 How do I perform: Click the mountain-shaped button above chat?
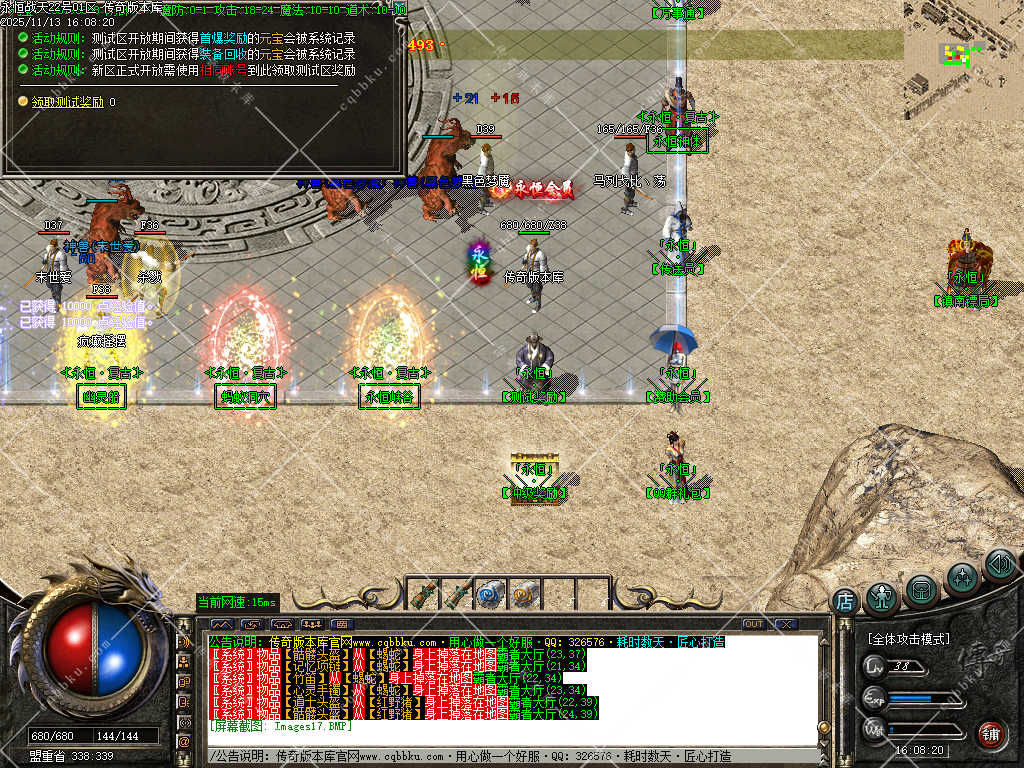coord(221,625)
